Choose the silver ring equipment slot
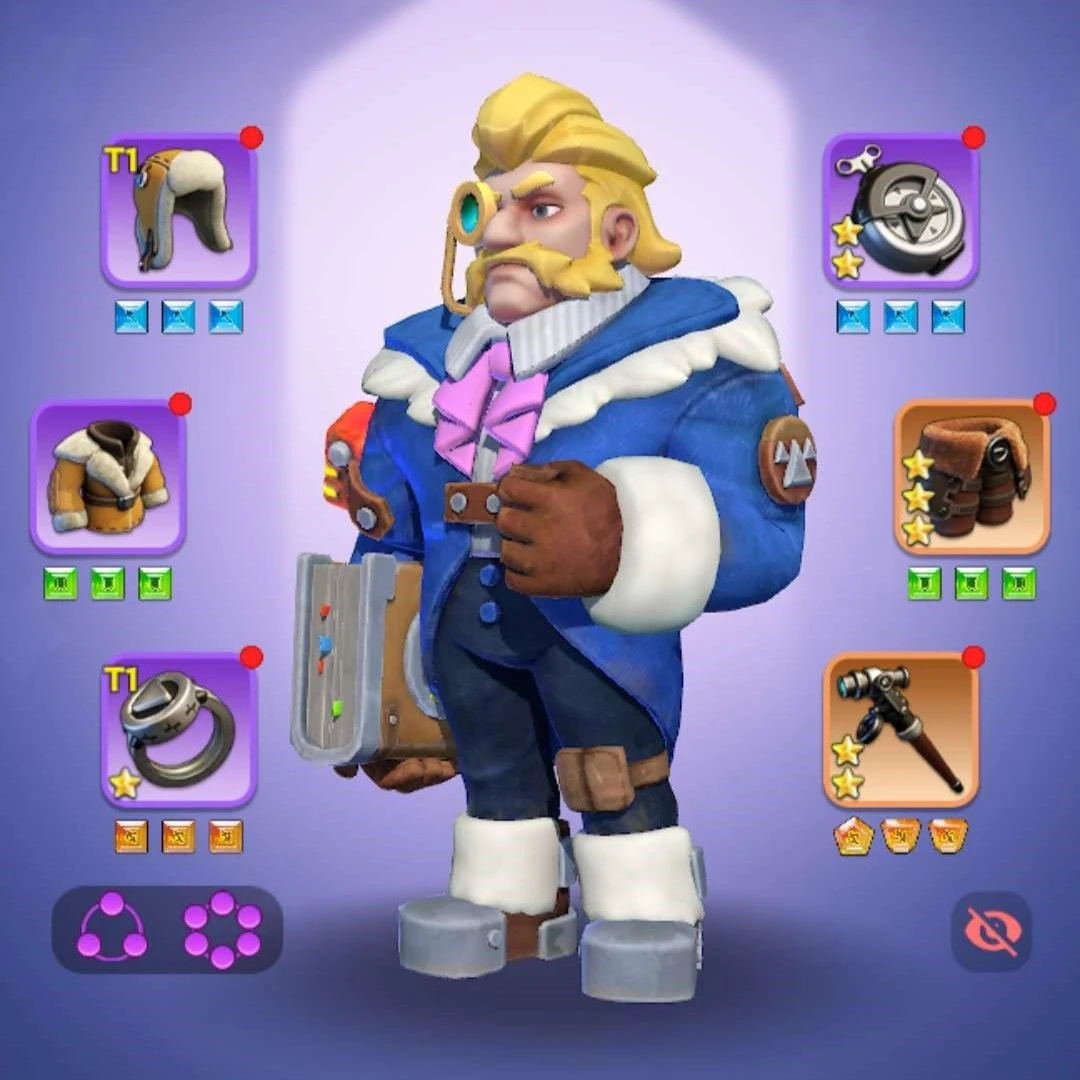Viewport: 1080px width, 1080px height. click(x=179, y=729)
